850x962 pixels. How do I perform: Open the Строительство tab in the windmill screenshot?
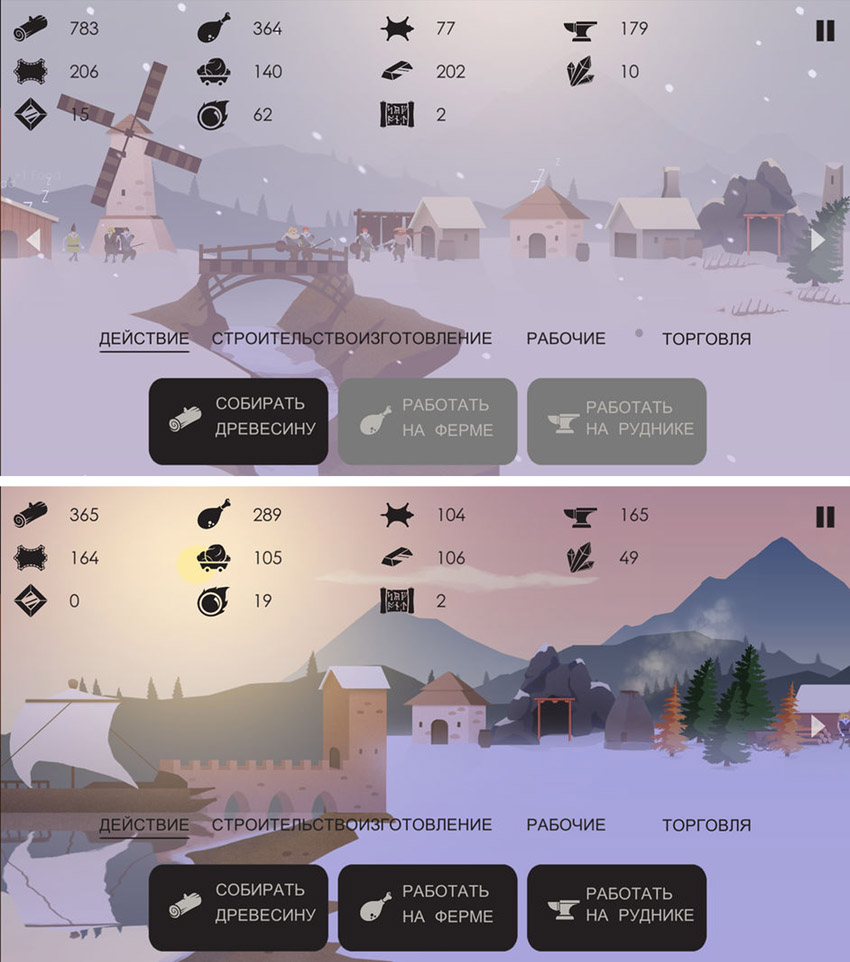(x=273, y=338)
